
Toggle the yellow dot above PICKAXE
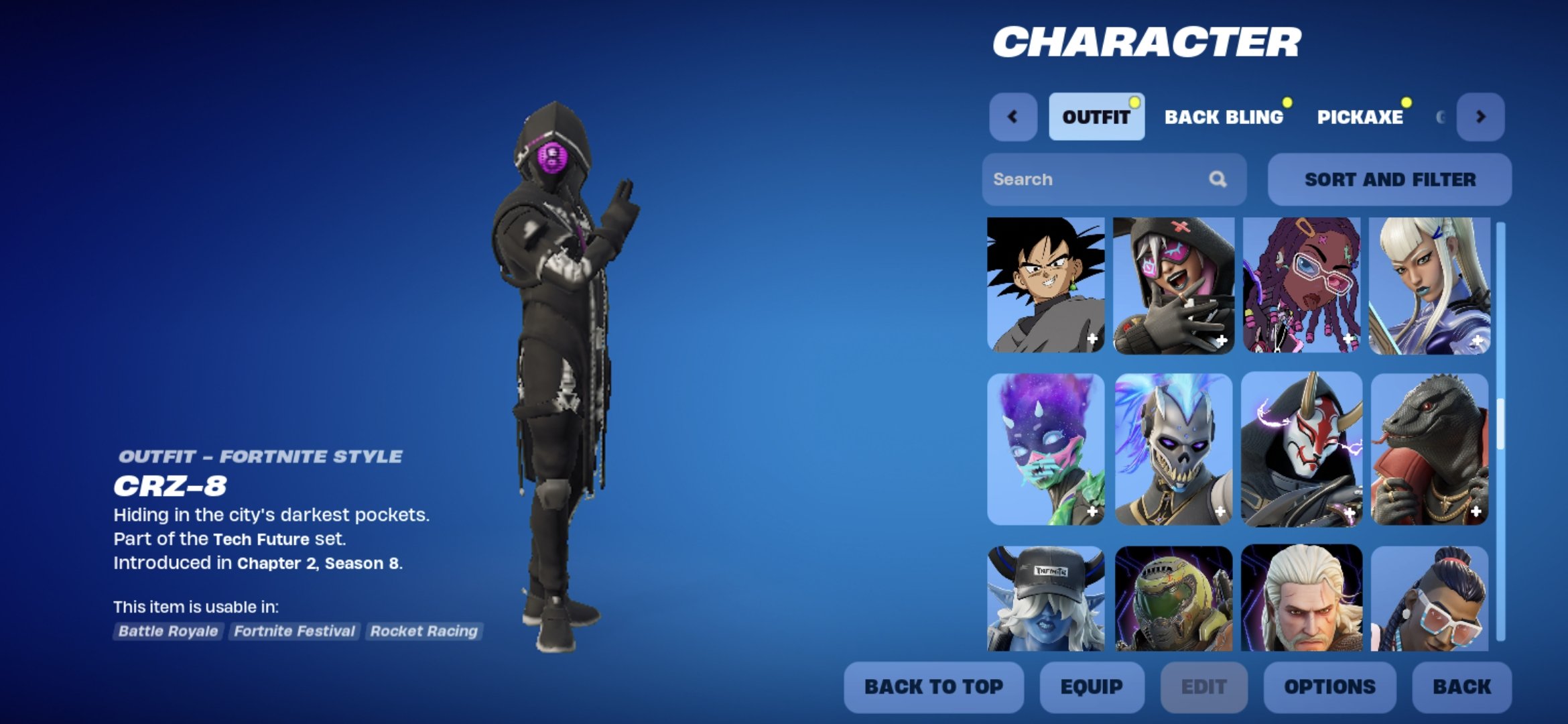coord(1407,101)
